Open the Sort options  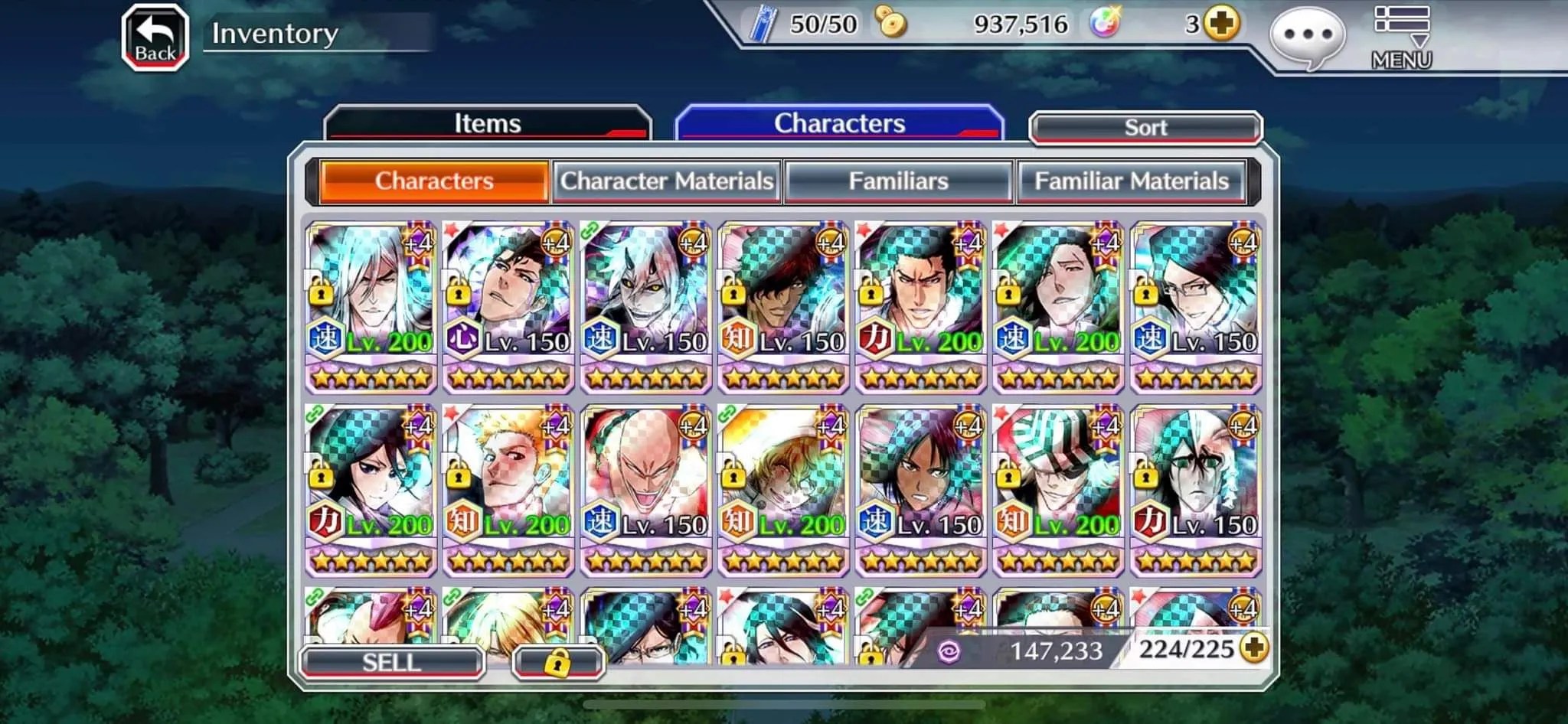[x=1145, y=128]
